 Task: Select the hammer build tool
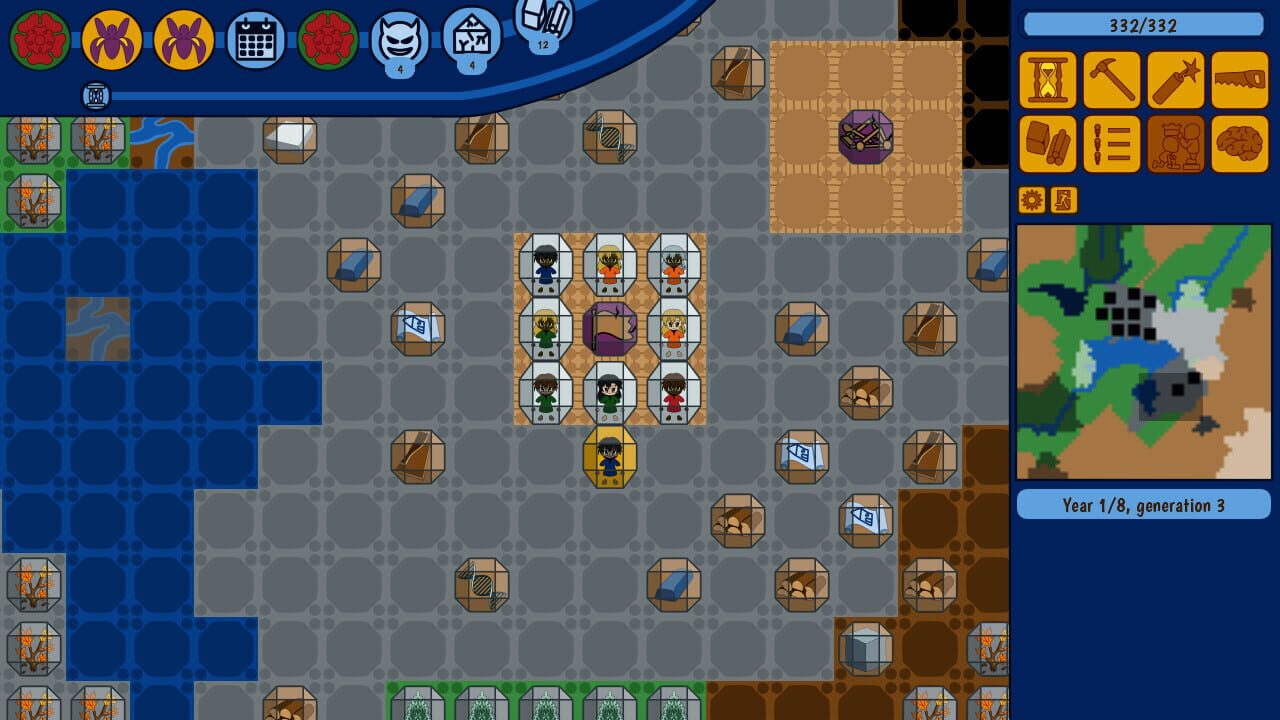click(1110, 80)
